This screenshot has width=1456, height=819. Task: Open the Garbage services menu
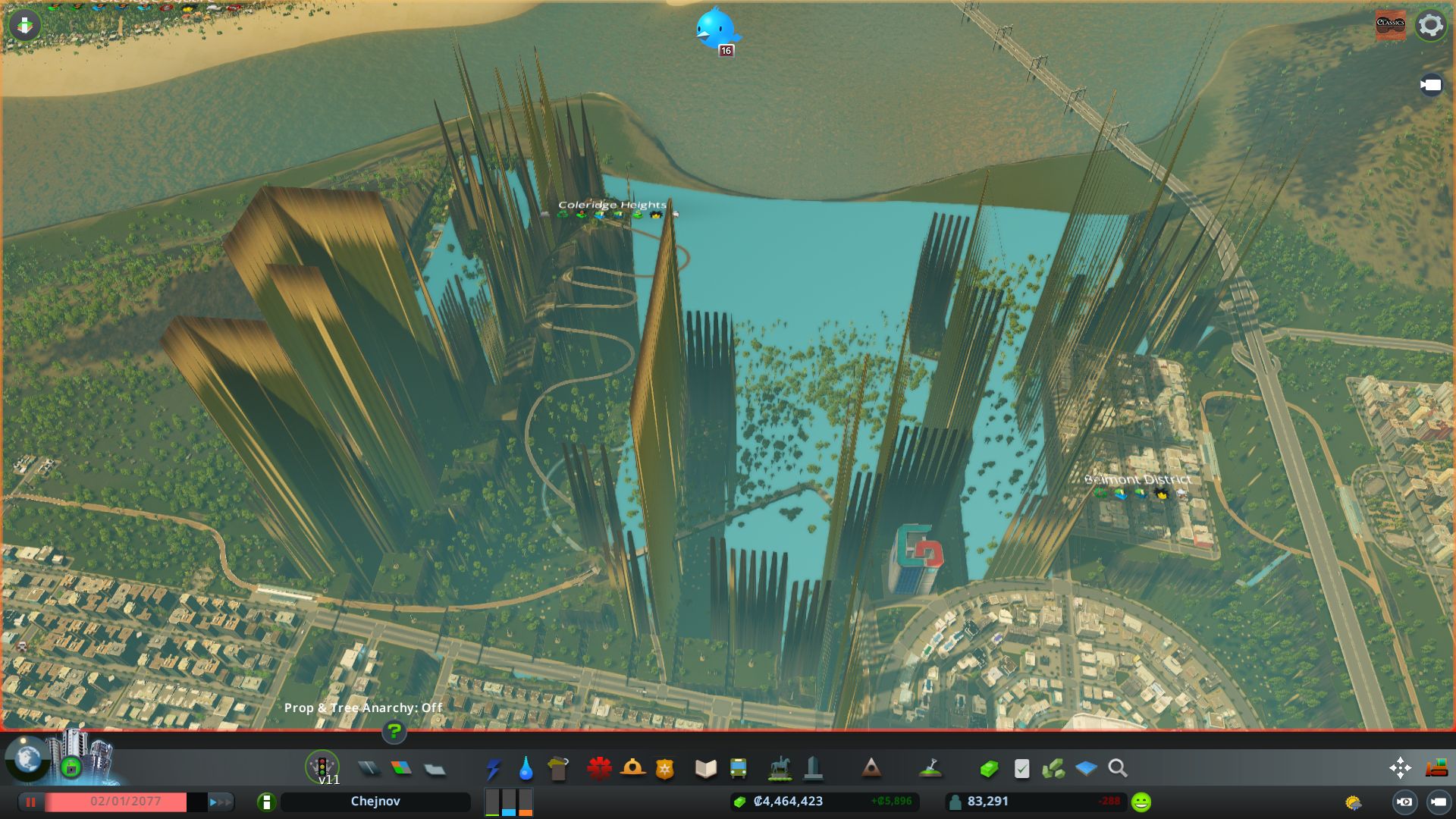[x=560, y=768]
